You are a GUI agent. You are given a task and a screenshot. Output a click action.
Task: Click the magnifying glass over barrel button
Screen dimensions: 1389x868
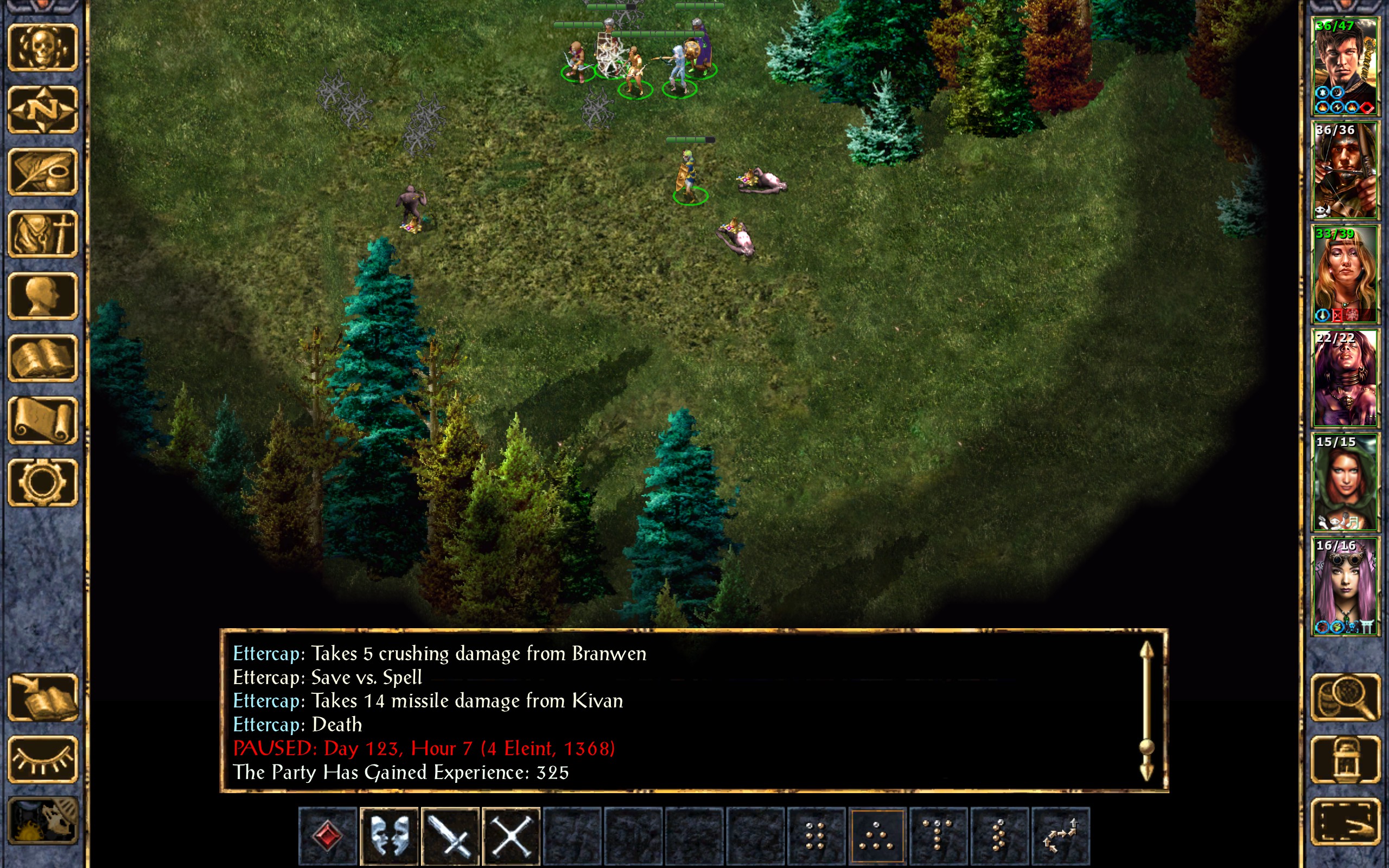pos(1345,698)
